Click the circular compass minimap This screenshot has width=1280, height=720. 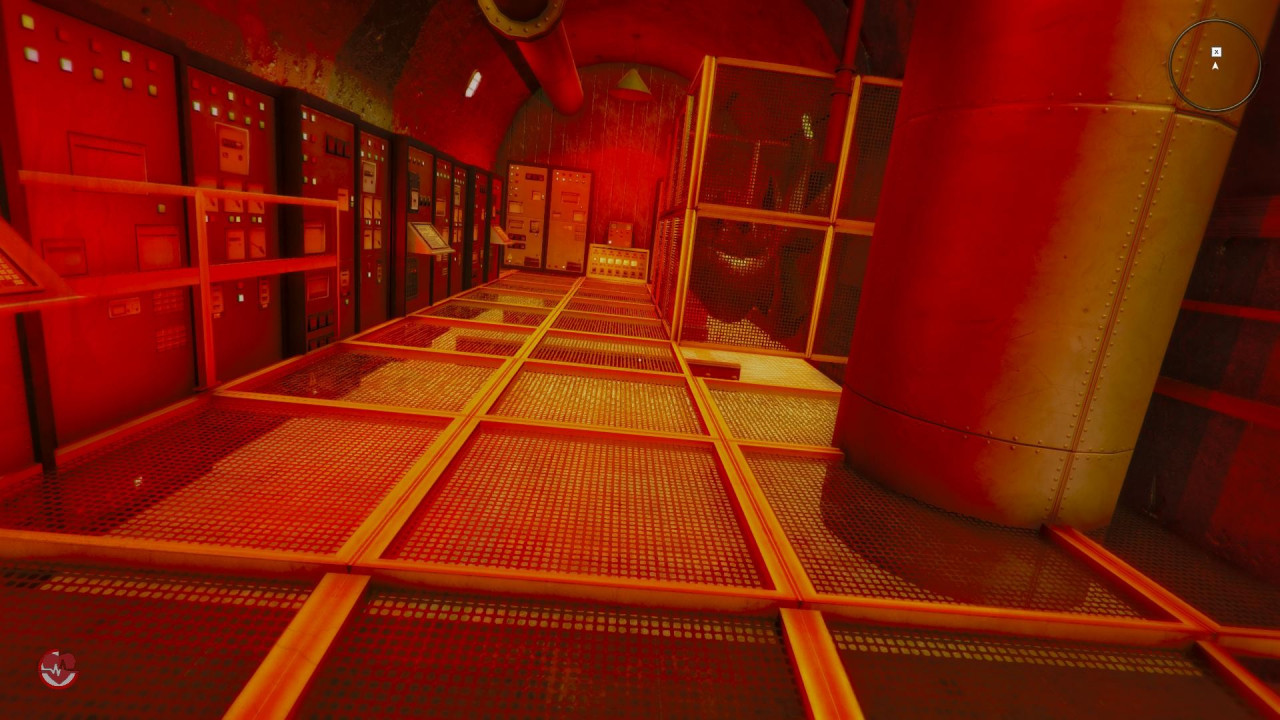click(x=1215, y=66)
